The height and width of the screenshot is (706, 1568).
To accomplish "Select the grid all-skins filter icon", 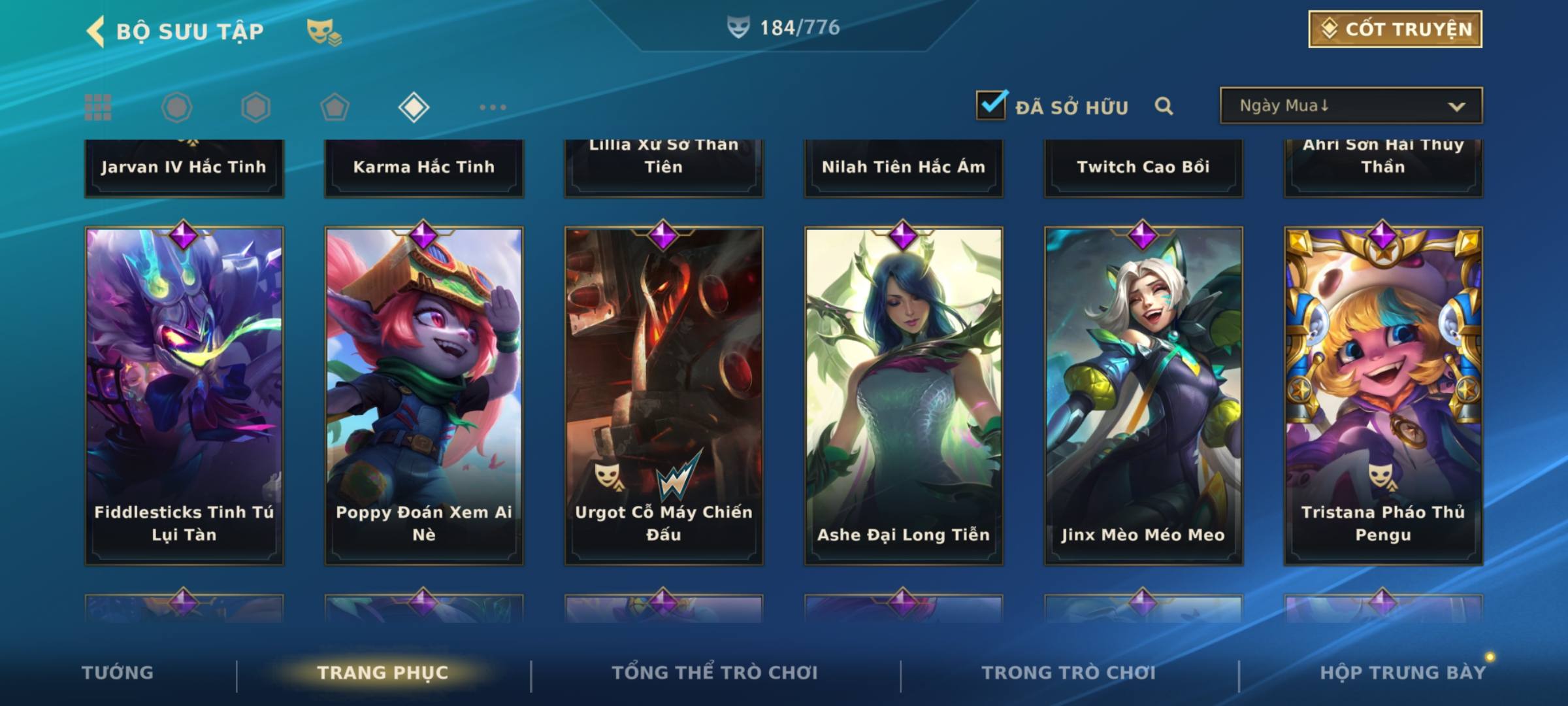I will (98, 107).
